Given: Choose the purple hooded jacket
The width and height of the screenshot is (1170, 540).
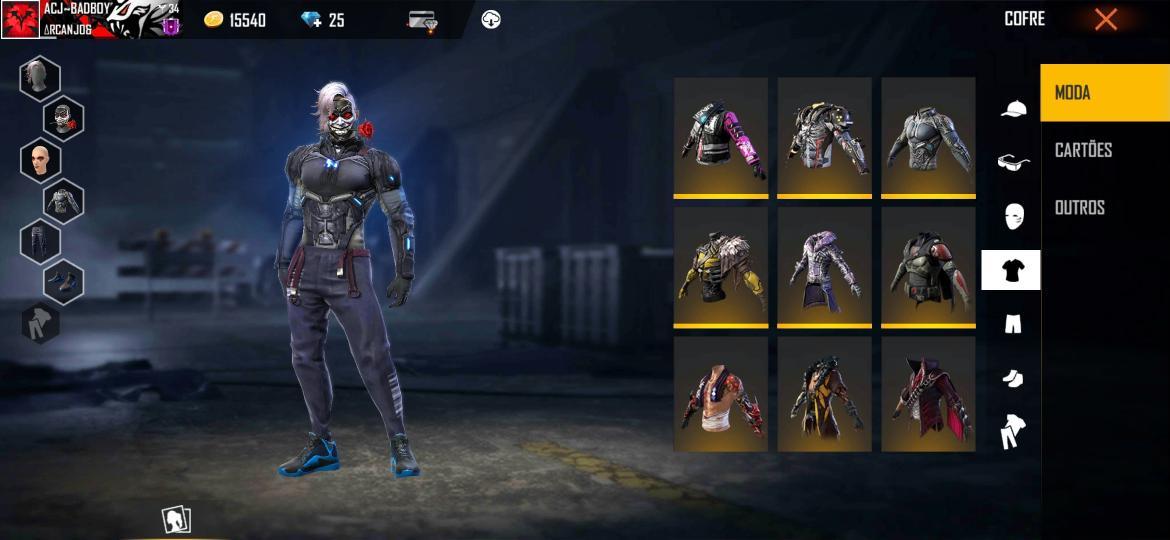Looking at the screenshot, I should [825, 266].
